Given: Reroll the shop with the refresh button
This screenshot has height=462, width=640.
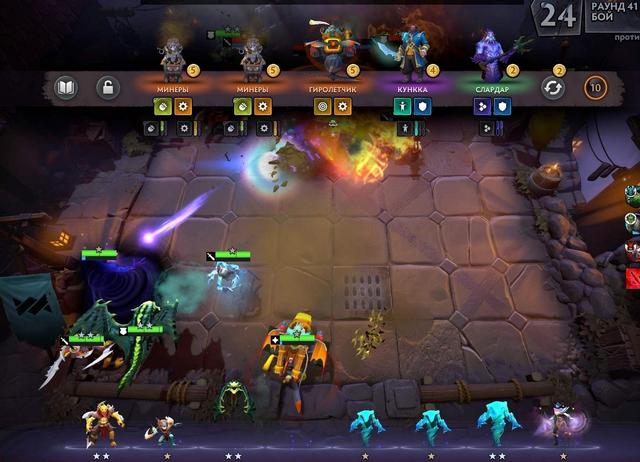Looking at the screenshot, I should tap(552, 88).
